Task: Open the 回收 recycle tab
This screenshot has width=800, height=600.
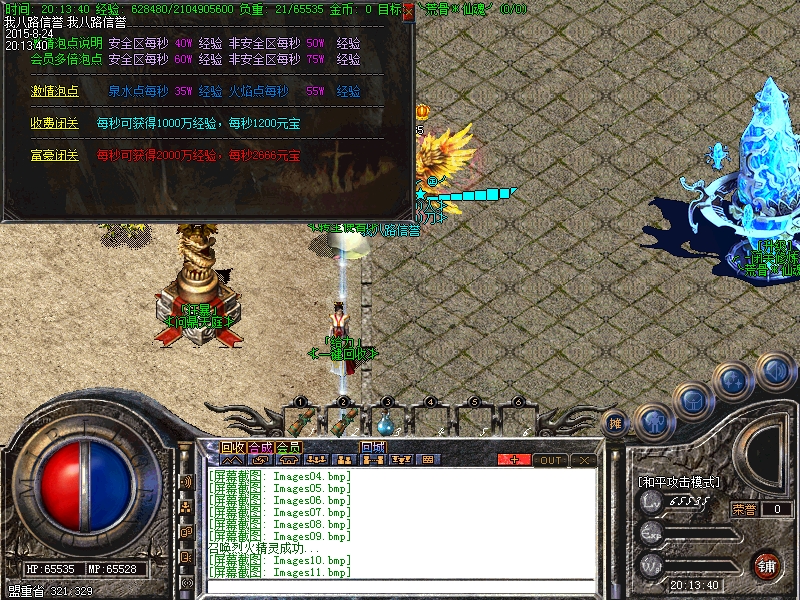Action: (233, 447)
